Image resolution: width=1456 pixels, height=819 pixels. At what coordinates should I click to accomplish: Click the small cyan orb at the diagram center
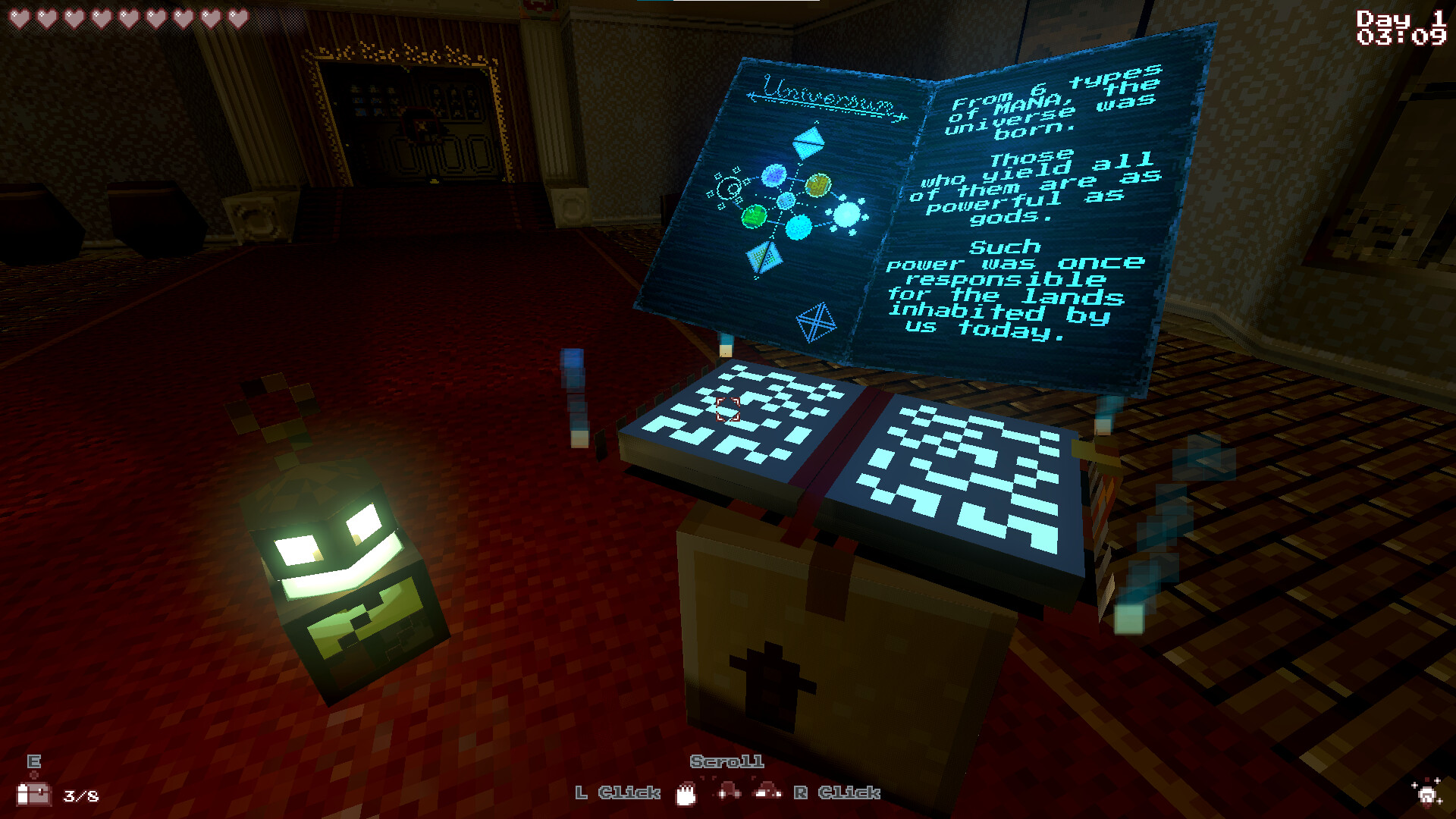click(786, 201)
